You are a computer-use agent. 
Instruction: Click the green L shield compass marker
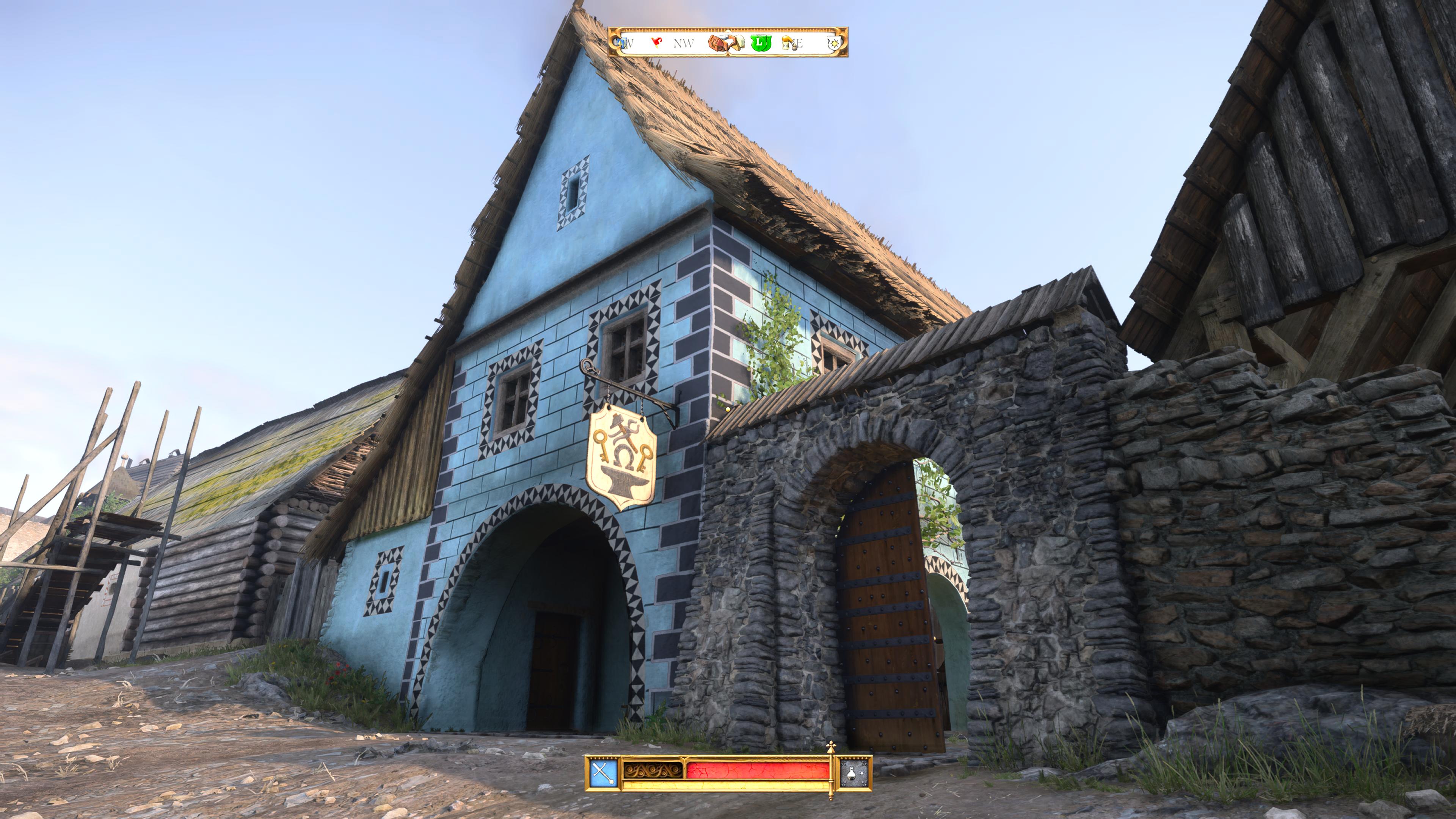click(760, 42)
